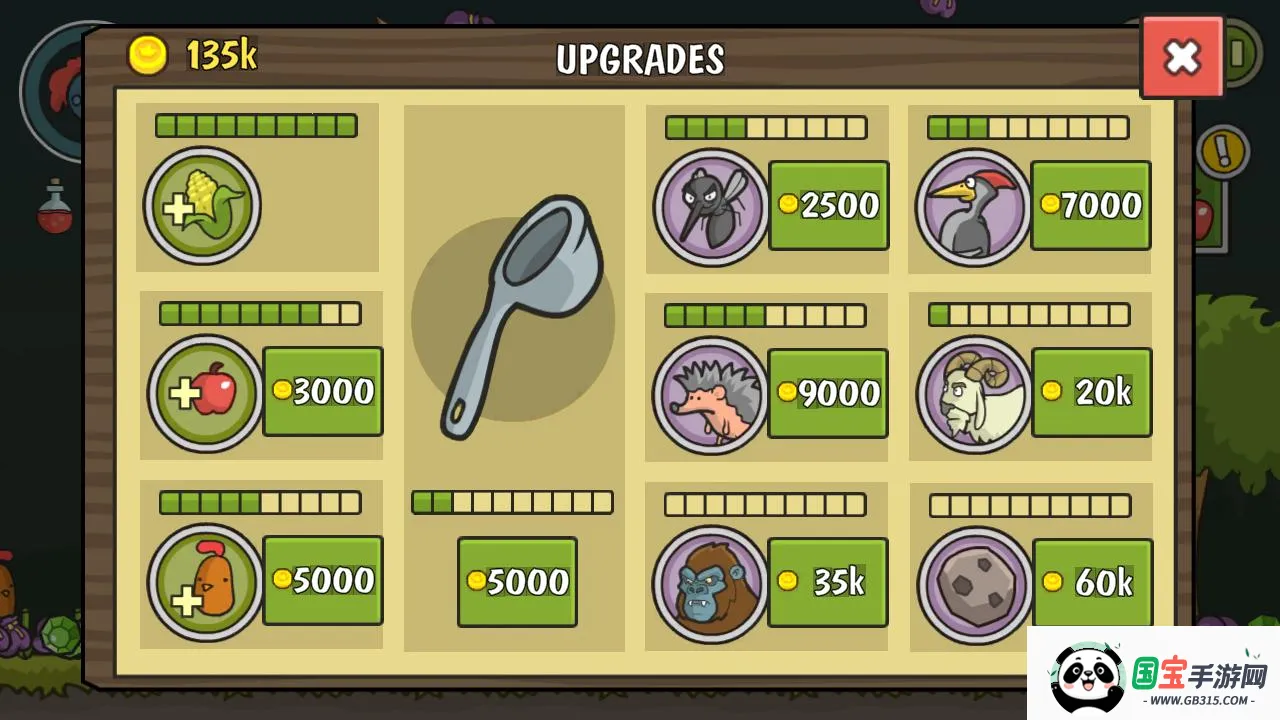Purchase the boulder upgrade for 60k
The image size is (1280, 720).
point(1092,582)
